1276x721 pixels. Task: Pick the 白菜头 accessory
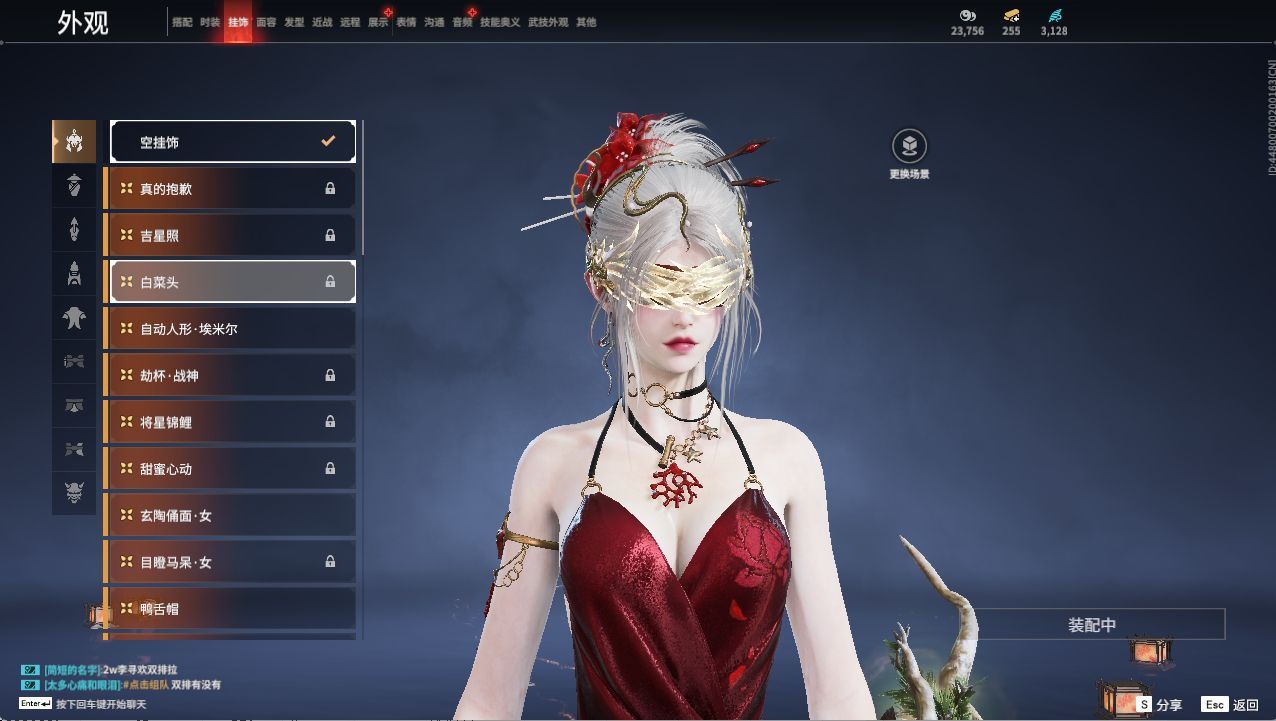232,282
